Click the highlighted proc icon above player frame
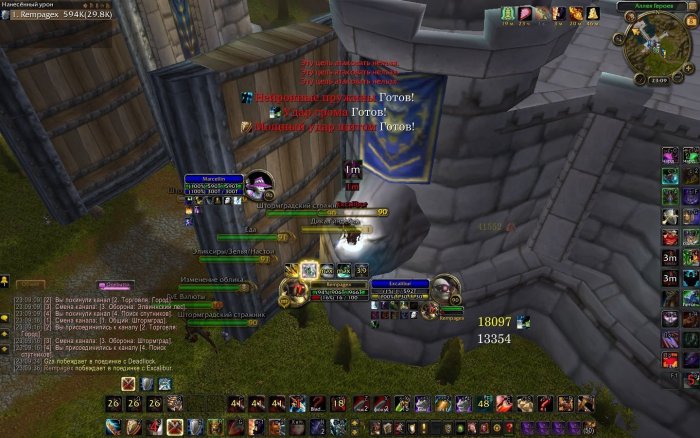 point(310,269)
